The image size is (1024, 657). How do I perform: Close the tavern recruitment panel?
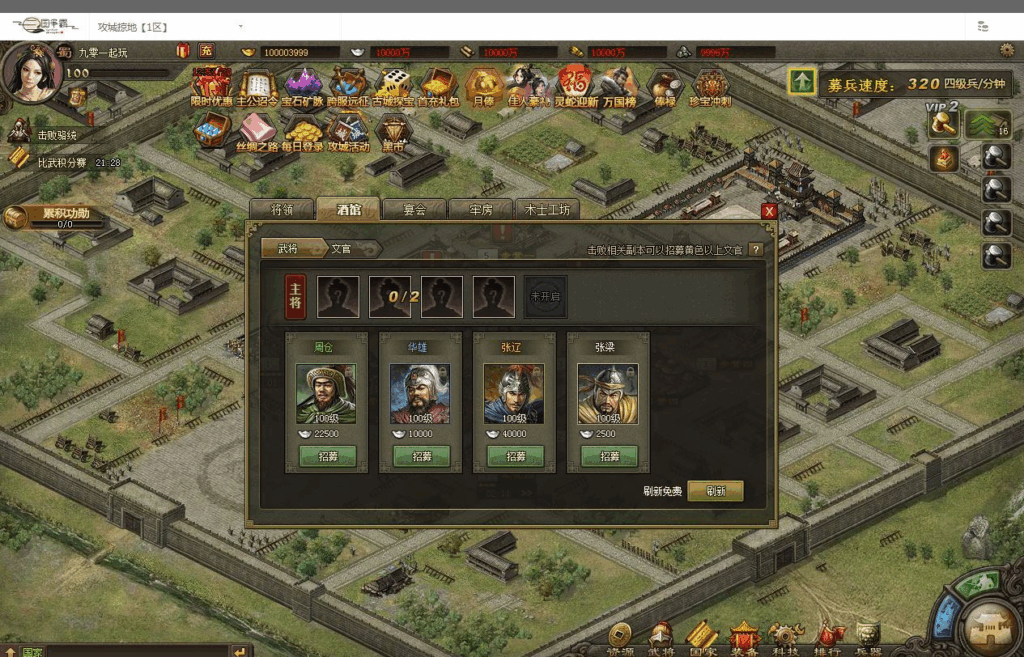[x=769, y=211]
